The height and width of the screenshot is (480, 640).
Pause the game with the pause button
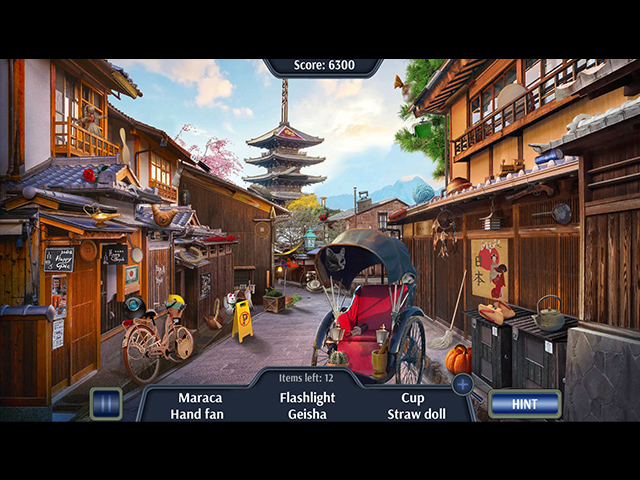pos(105,404)
